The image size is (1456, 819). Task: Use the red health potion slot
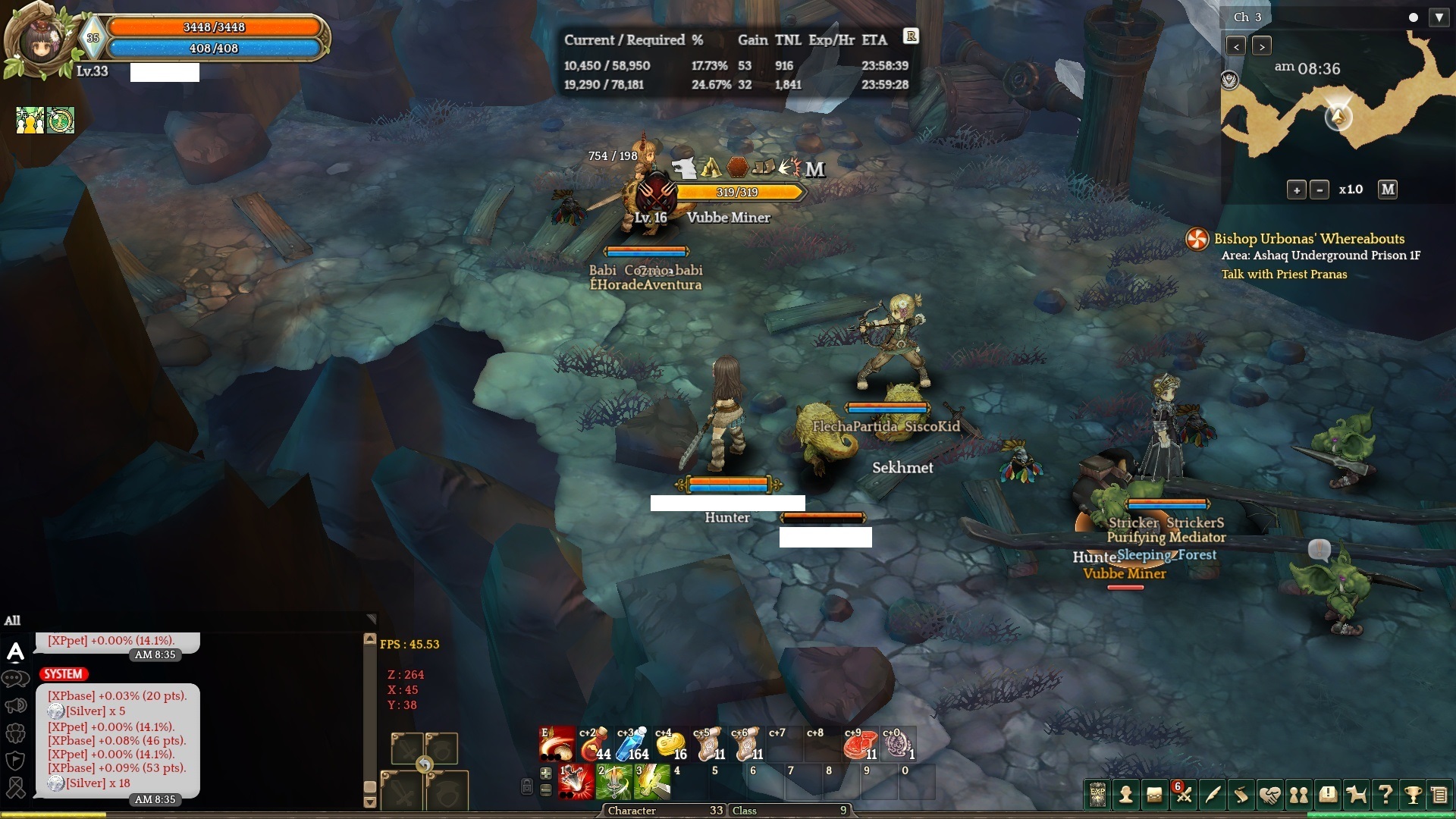pyautogui.click(x=595, y=745)
